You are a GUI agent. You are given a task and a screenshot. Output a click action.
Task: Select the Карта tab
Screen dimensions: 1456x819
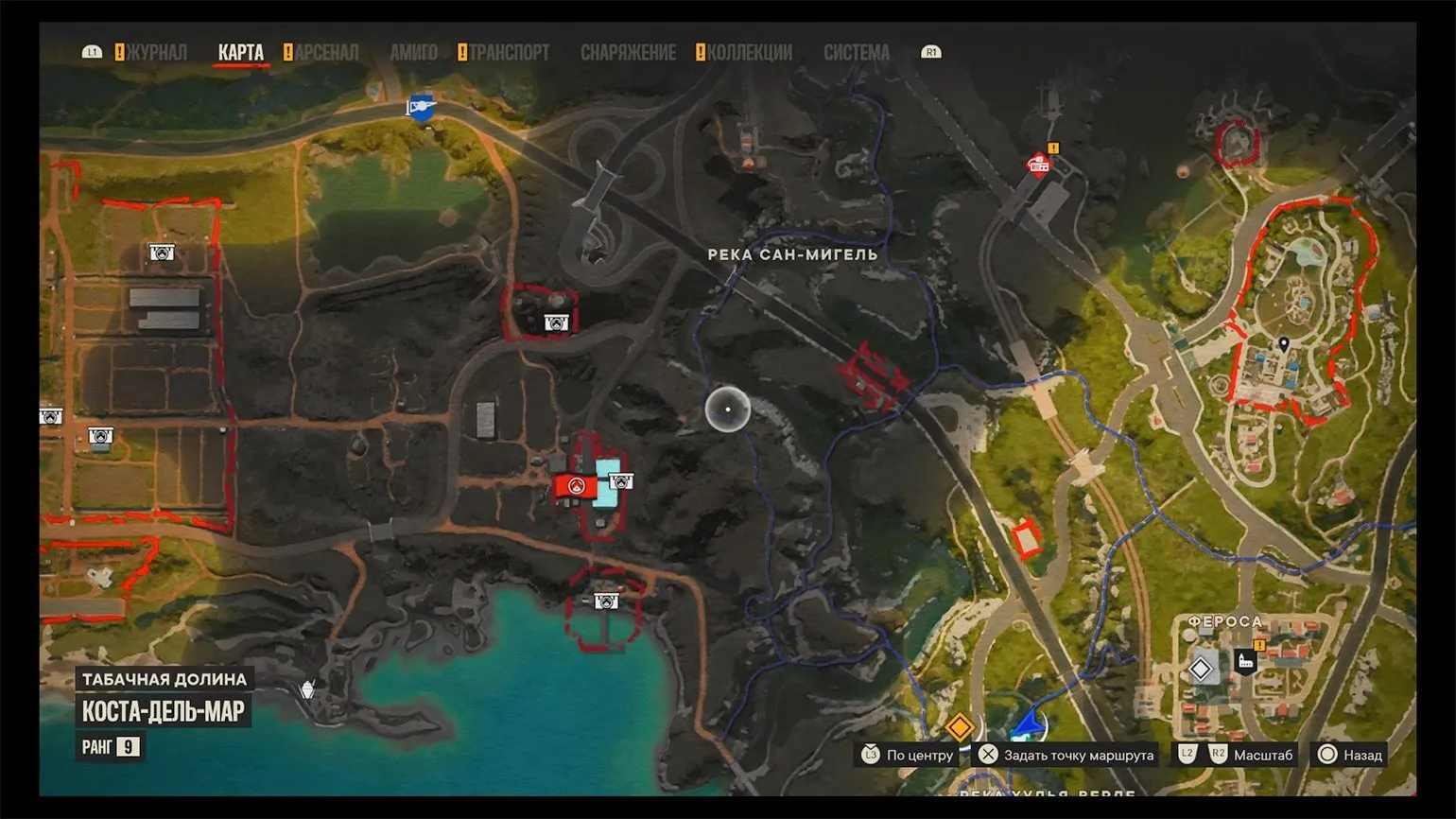pos(241,53)
